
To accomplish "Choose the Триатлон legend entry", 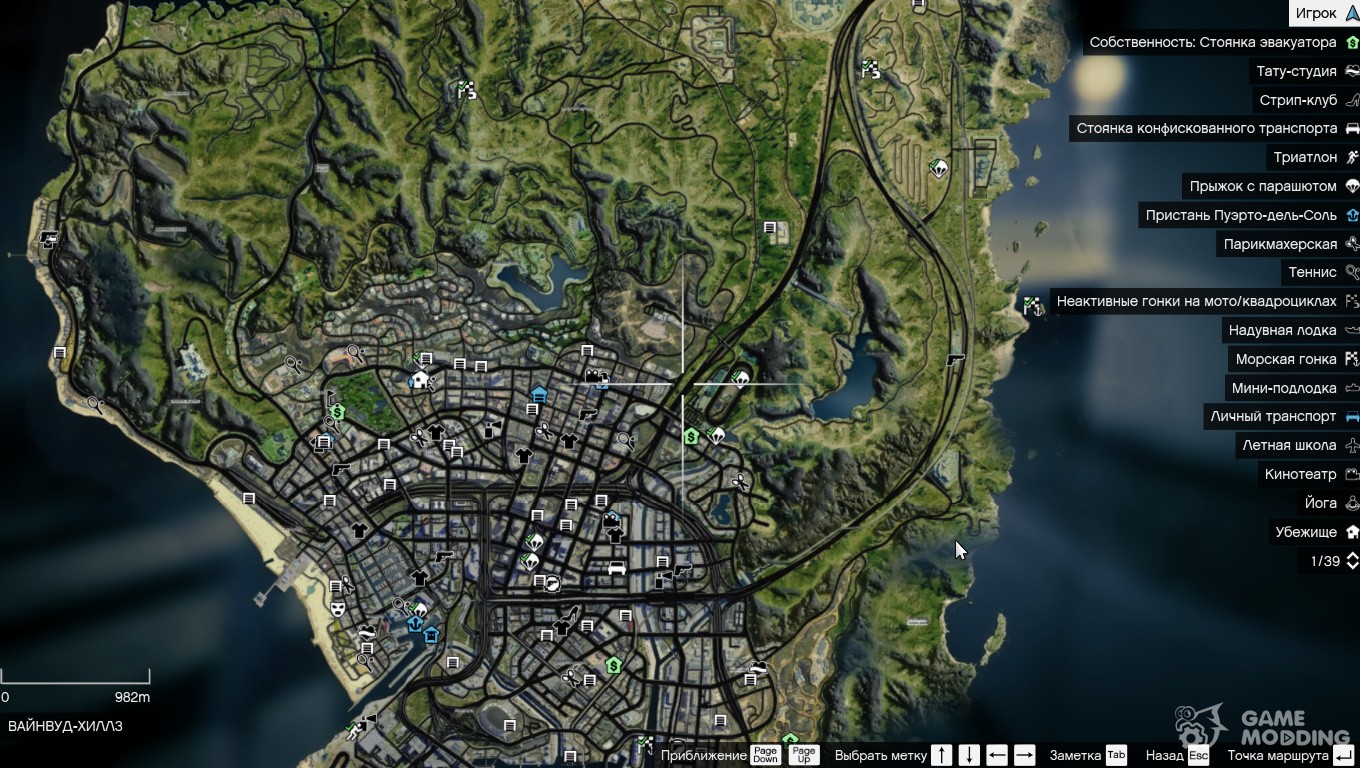I will 1305,157.
